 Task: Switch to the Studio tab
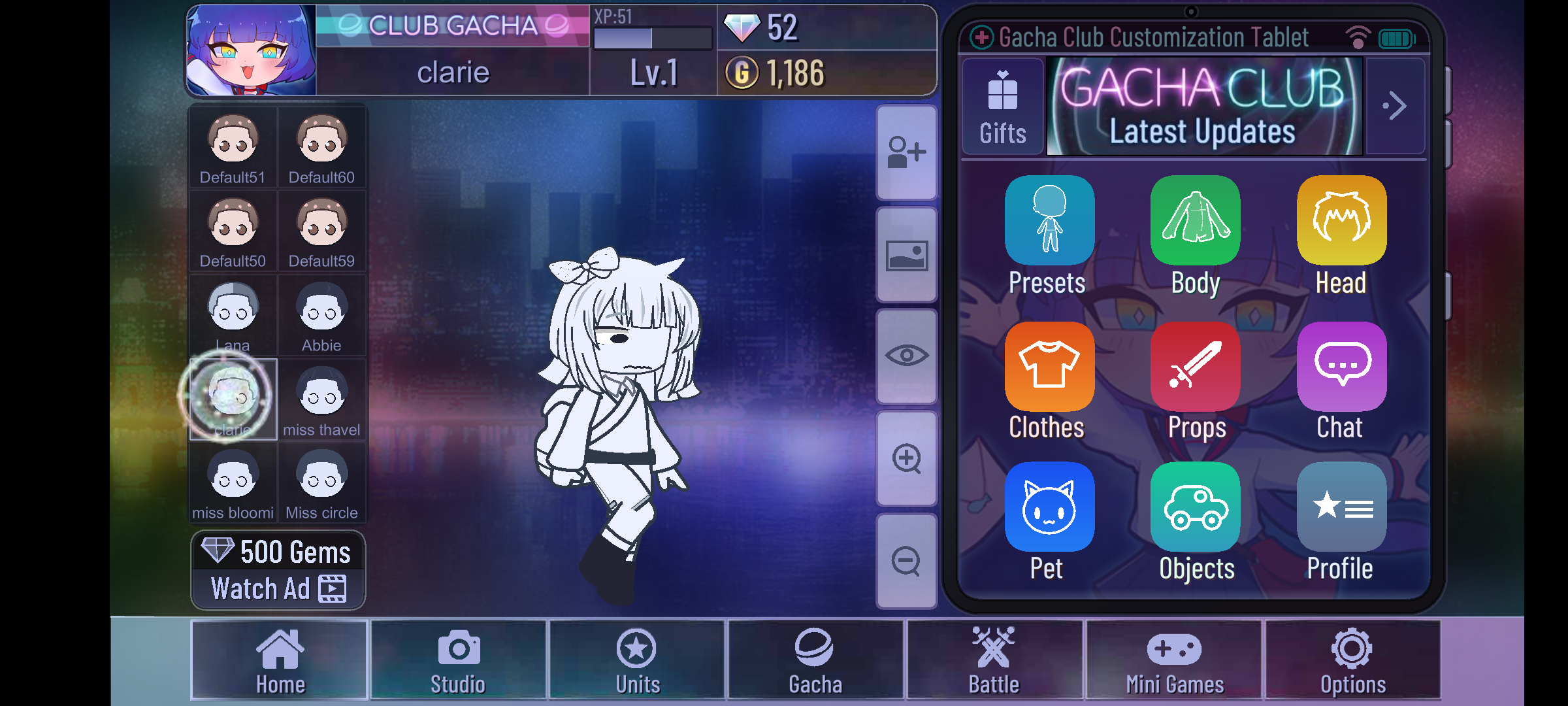[458, 660]
